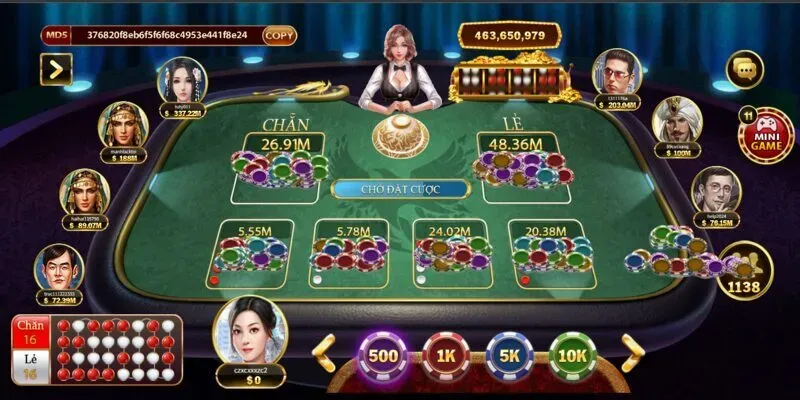Select the 10K betting chip
The height and width of the screenshot is (400, 800).
[573, 354]
